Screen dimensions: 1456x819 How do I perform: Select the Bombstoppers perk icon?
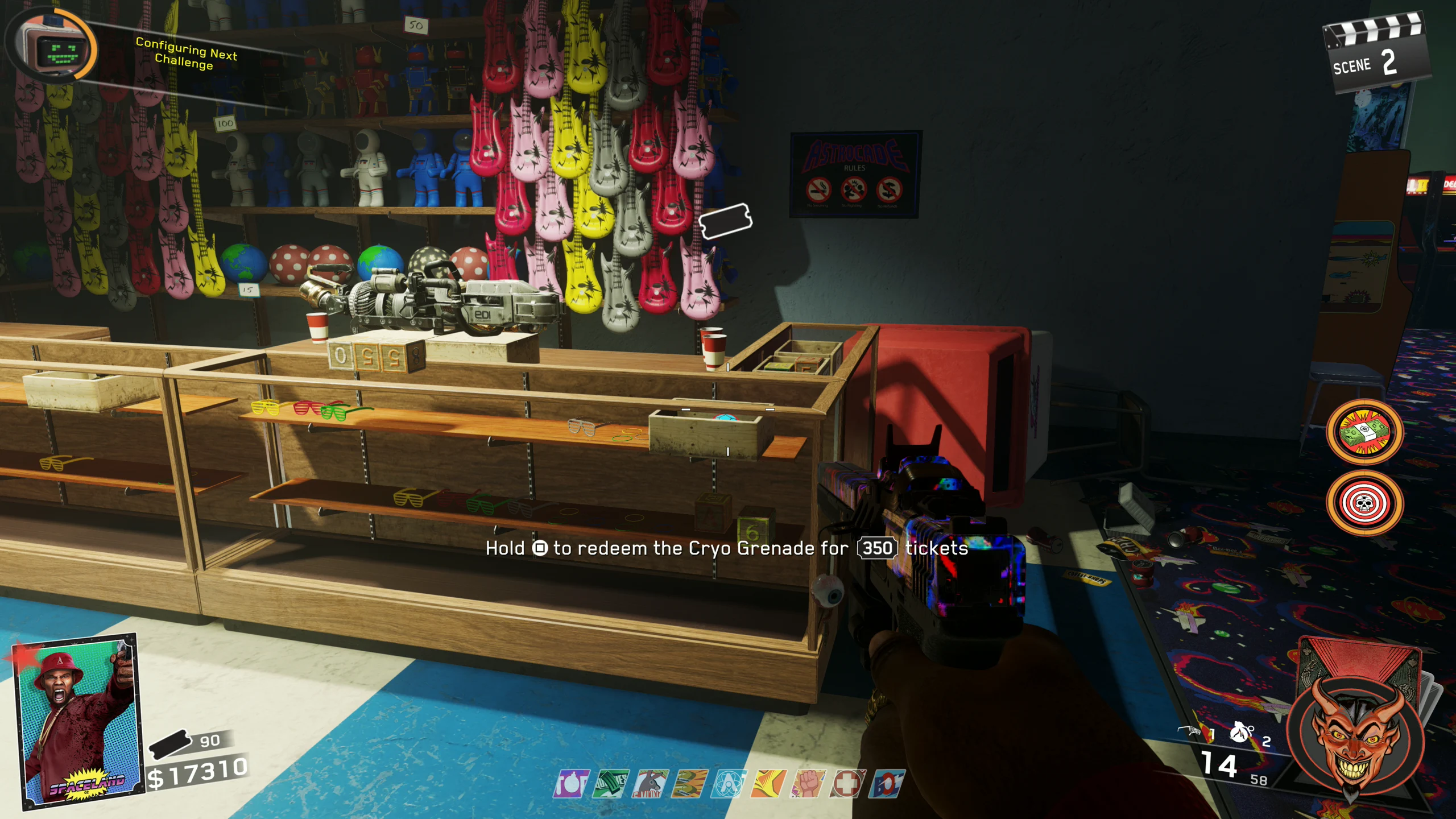click(x=571, y=784)
